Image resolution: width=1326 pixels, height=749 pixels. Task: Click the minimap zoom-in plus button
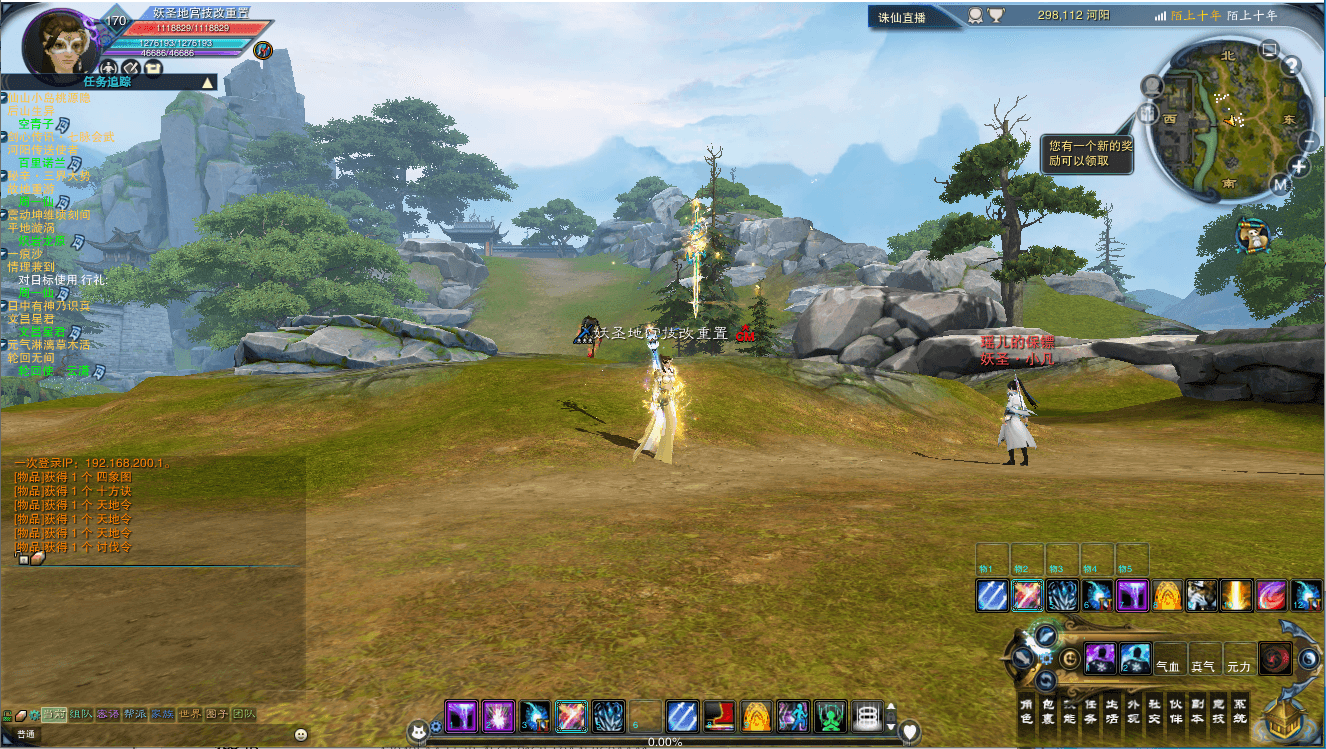1299,167
